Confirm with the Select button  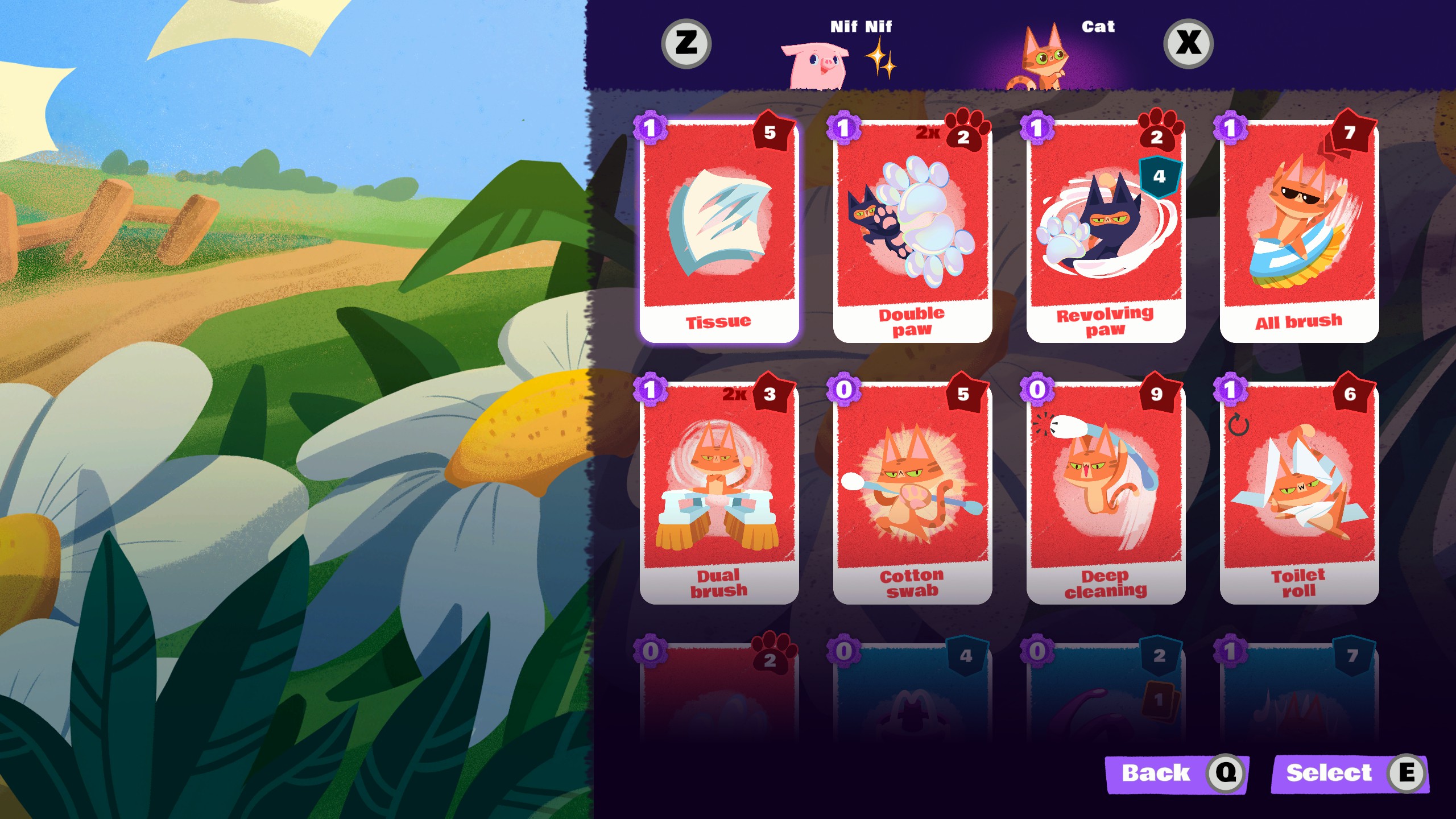[x=1349, y=773]
